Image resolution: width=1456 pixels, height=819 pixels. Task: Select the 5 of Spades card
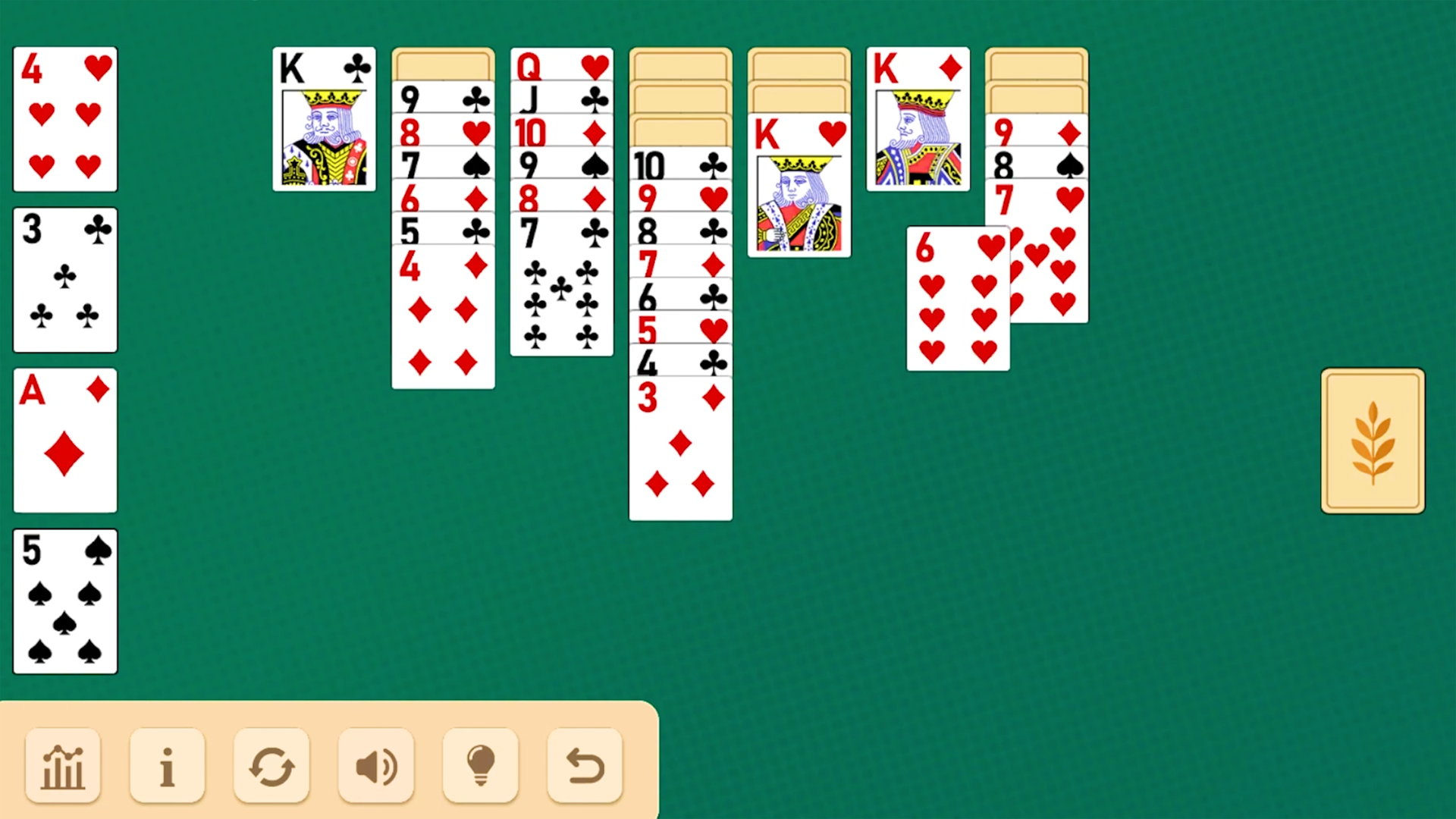click(64, 601)
